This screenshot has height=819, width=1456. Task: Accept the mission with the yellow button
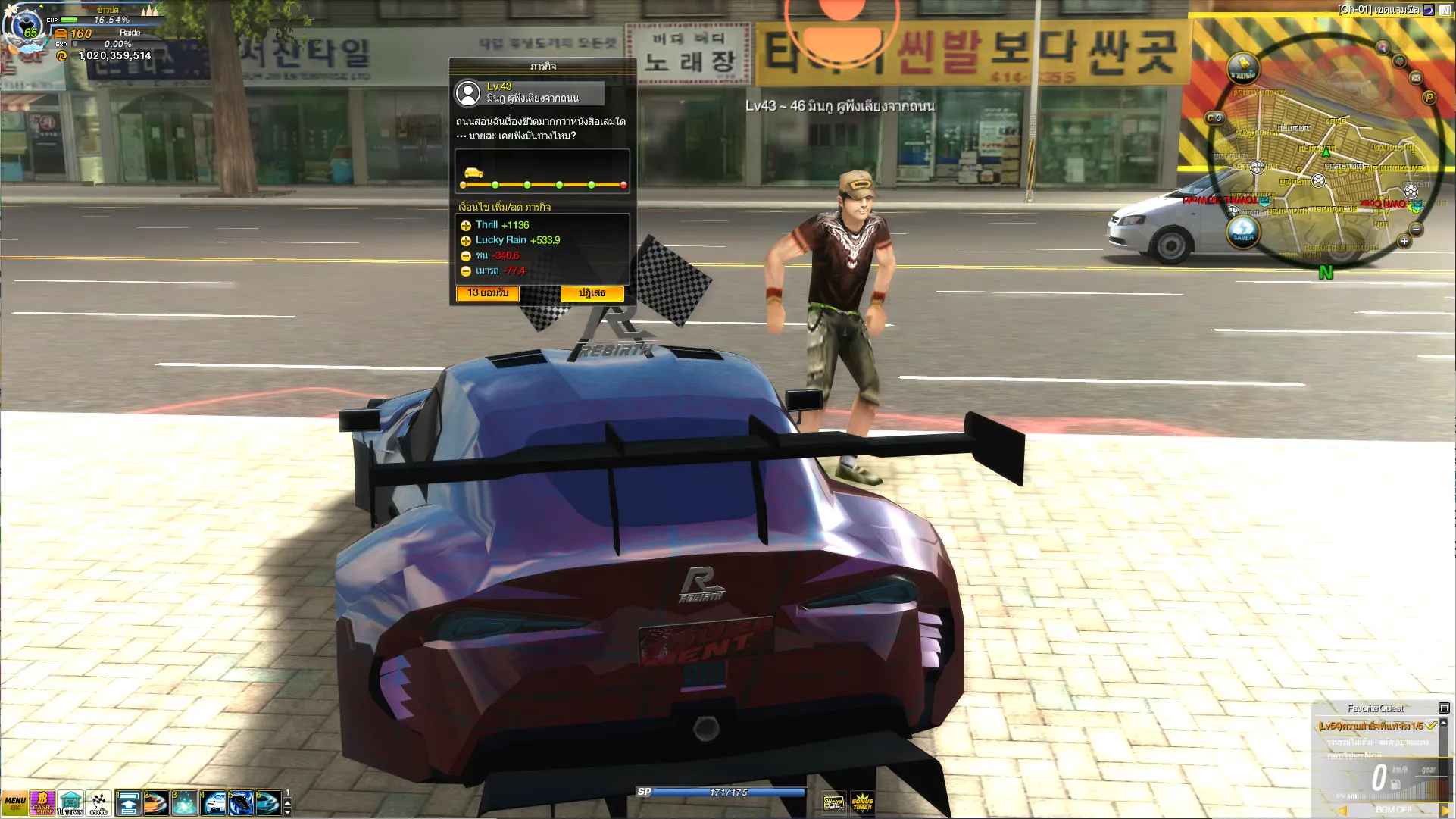pos(487,293)
